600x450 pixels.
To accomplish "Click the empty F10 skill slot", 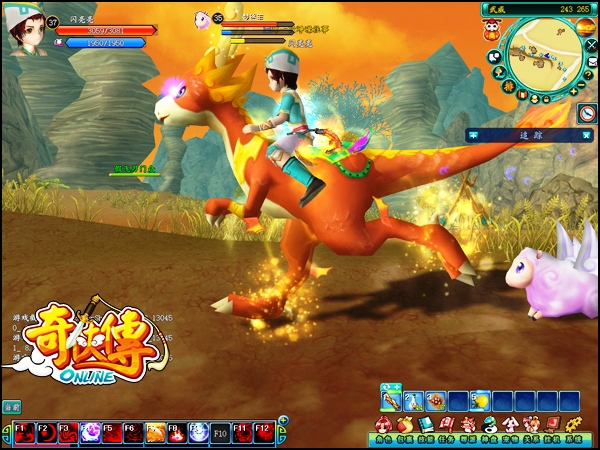I will [x=220, y=433].
